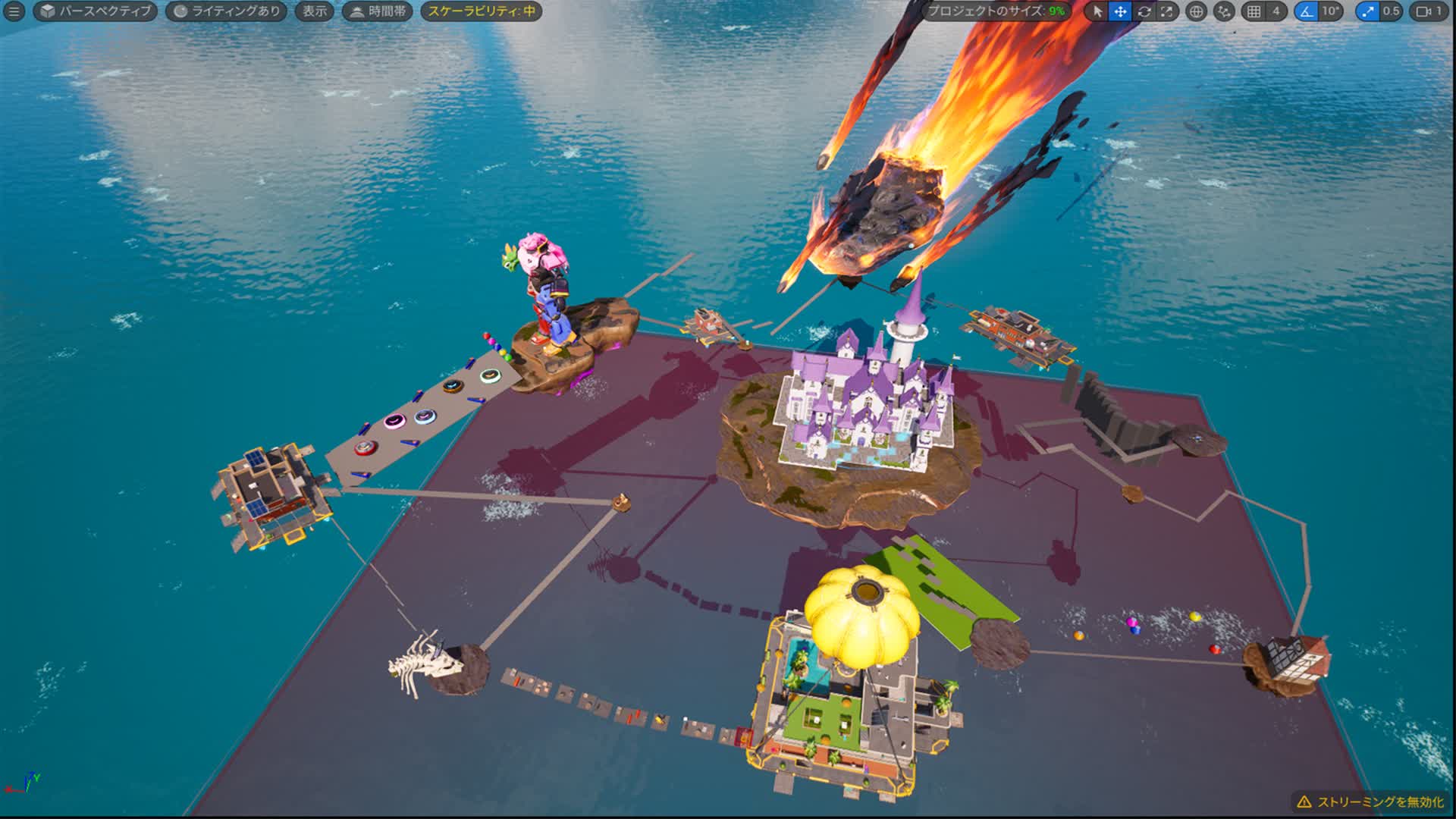This screenshot has height=819, width=1456.
Task: Switch to the scale tool
Action: pos(1167,11)
